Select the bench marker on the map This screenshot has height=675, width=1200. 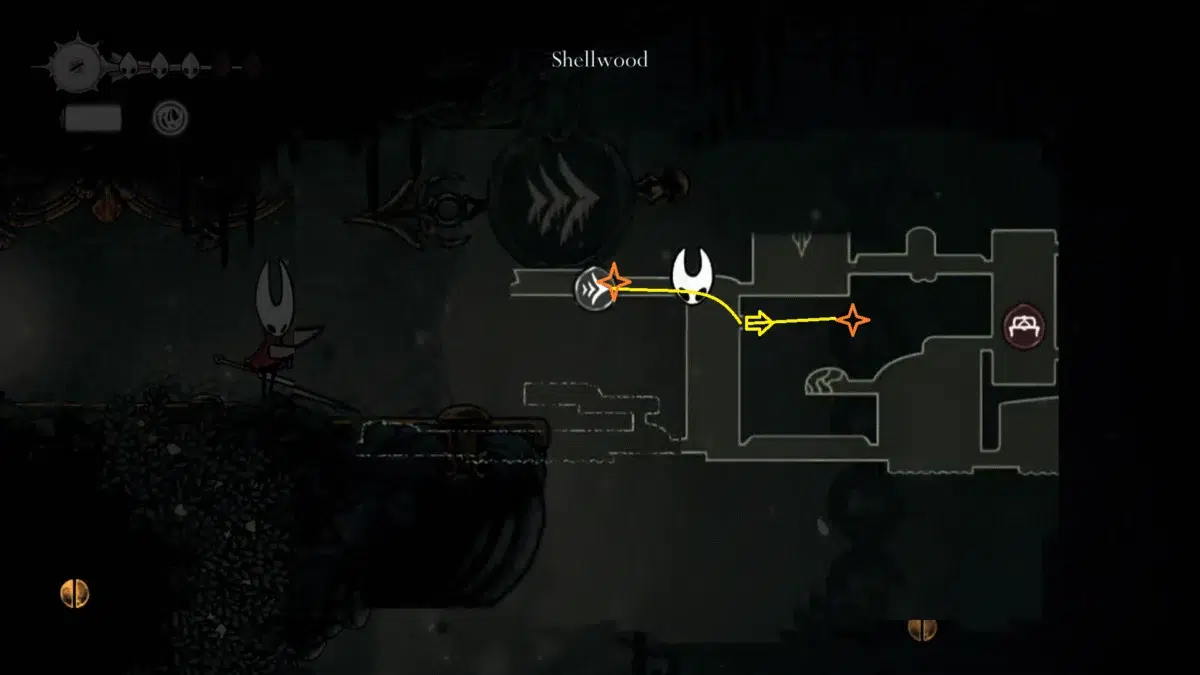(x=1025, y=327)
